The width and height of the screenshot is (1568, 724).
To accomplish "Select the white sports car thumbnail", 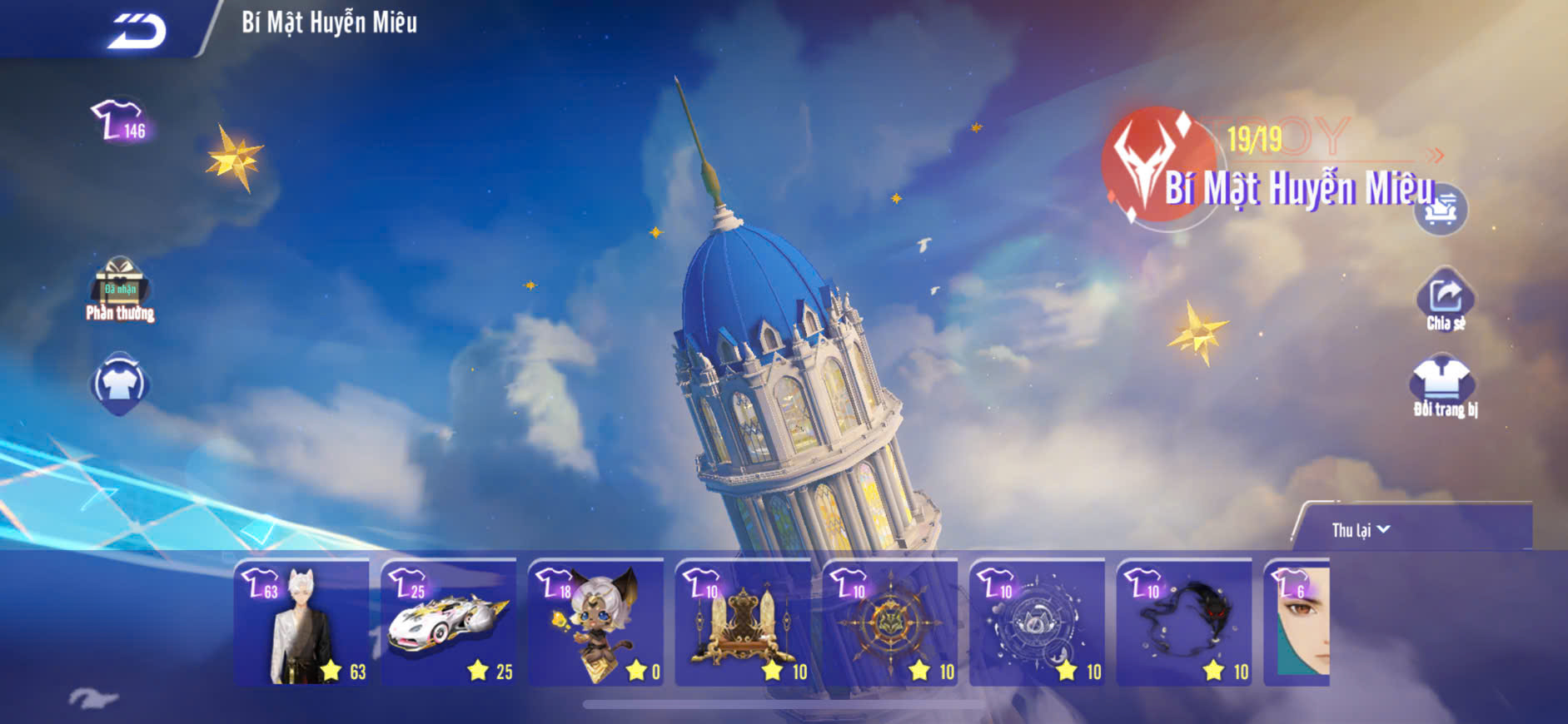I will [x=449, y=622].
